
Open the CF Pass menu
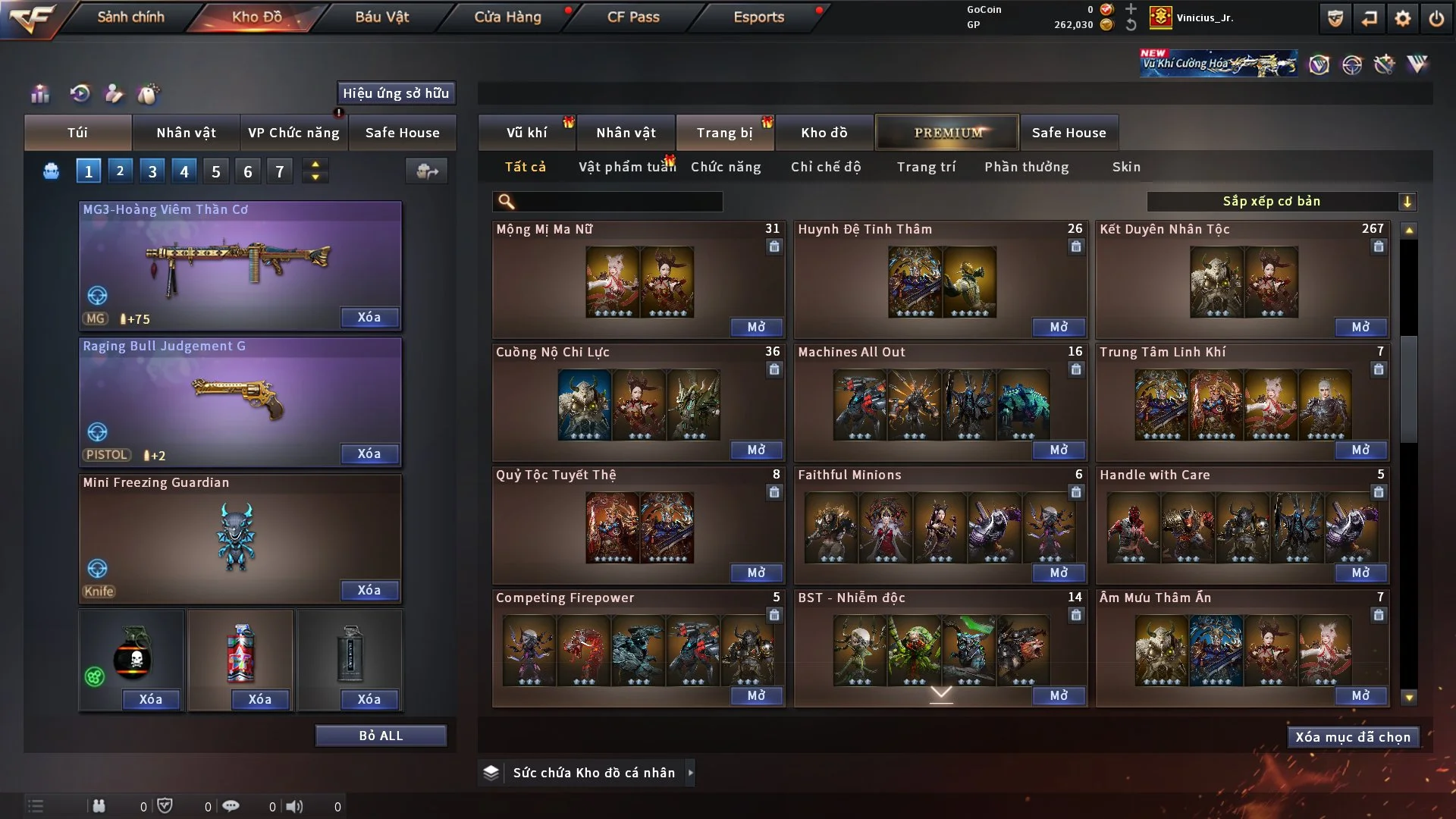633,17
